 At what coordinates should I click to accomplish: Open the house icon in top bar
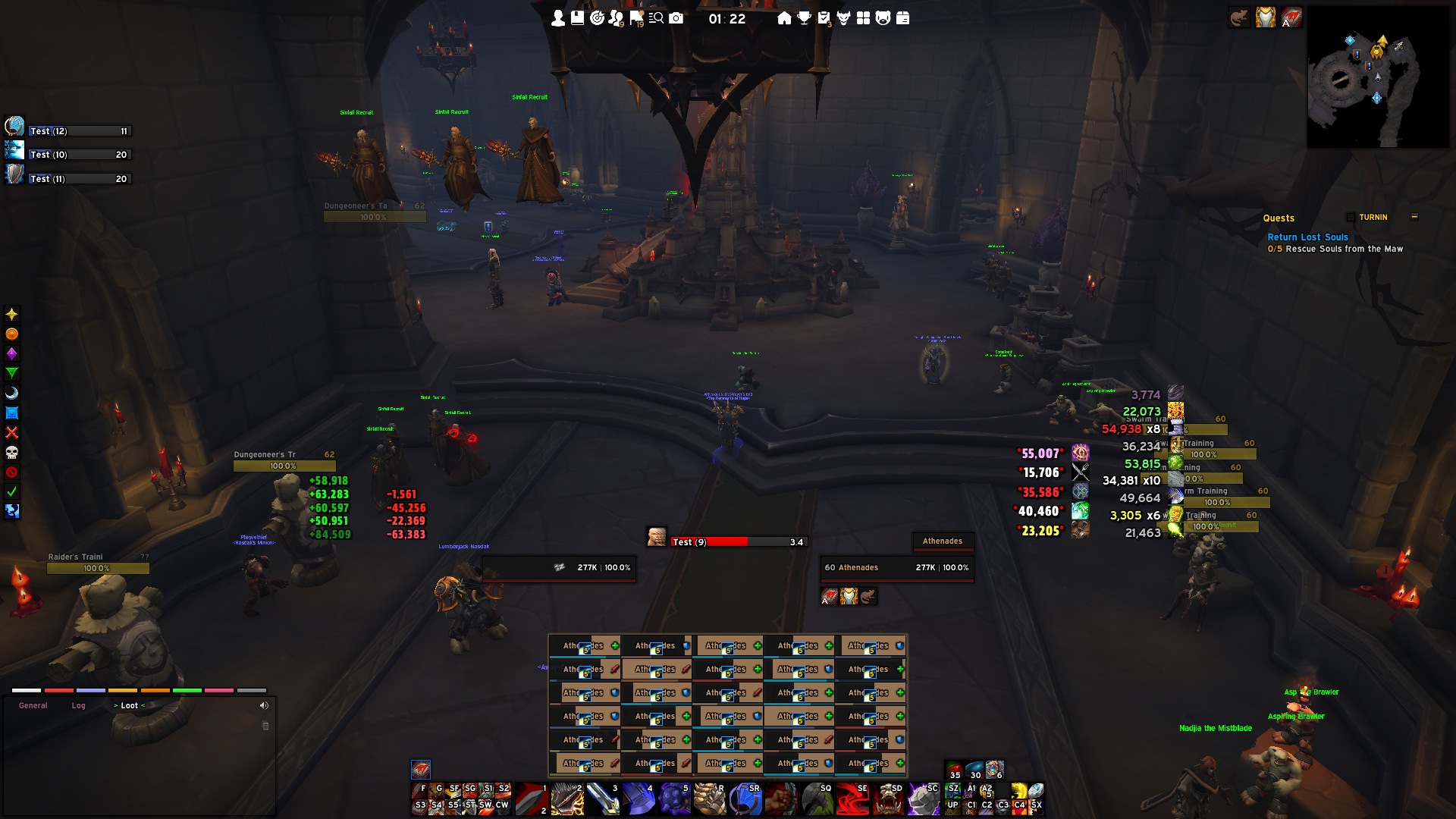coord(784,18)
